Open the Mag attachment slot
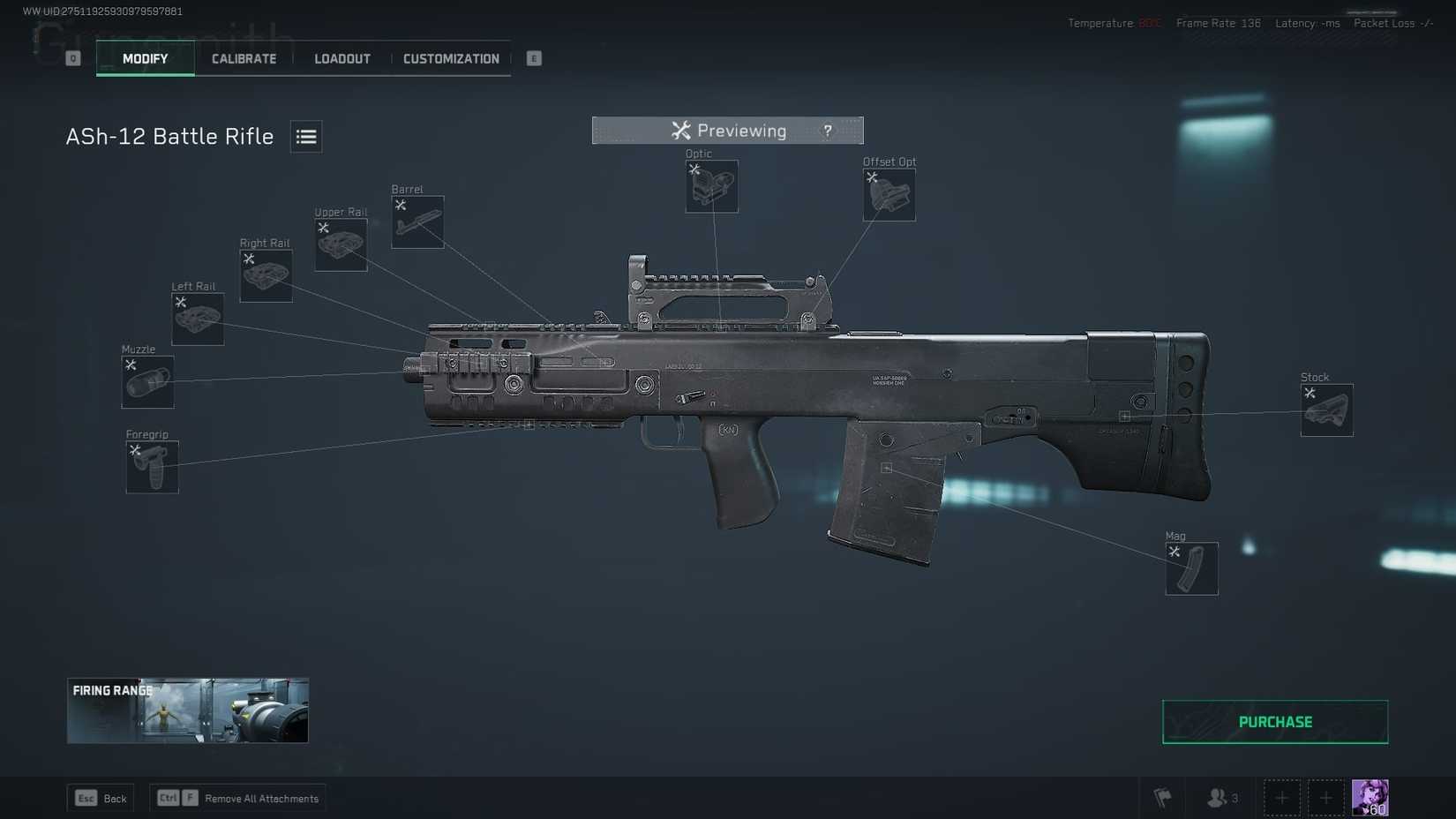Screen dimensions: 1456x819 (1191, 569)
